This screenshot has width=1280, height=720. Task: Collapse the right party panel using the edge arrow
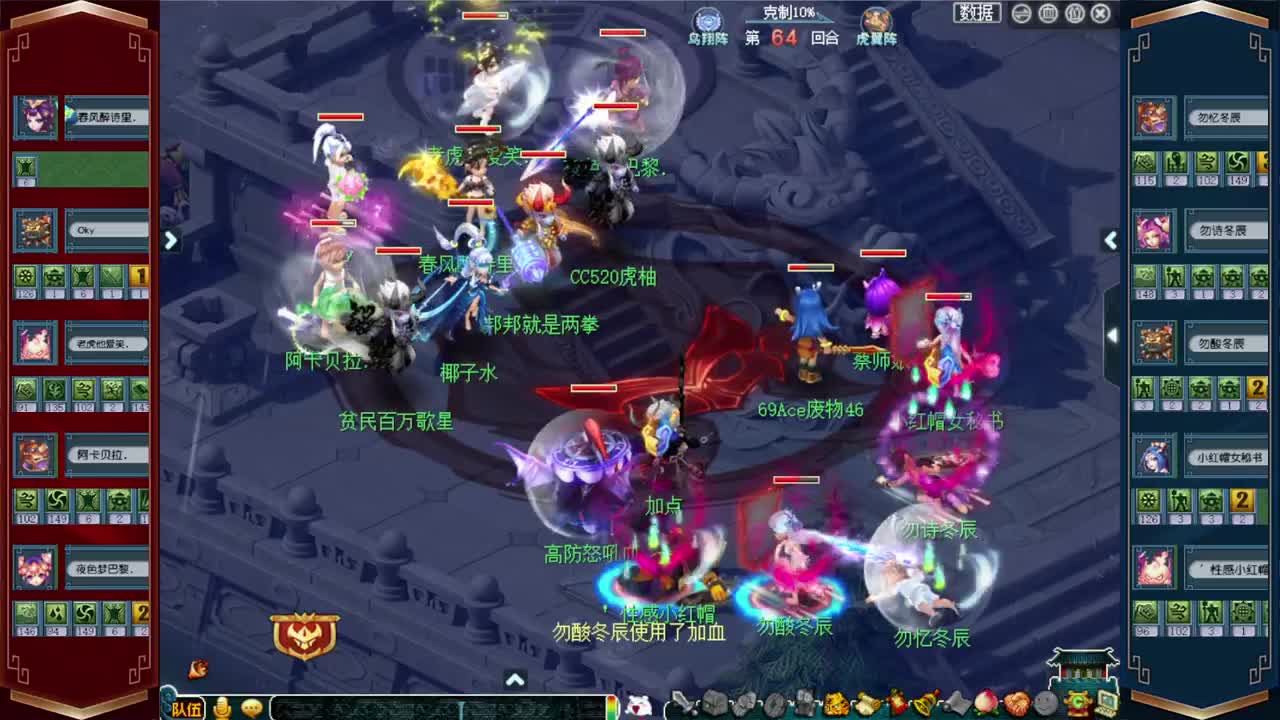pos(1111,241)
